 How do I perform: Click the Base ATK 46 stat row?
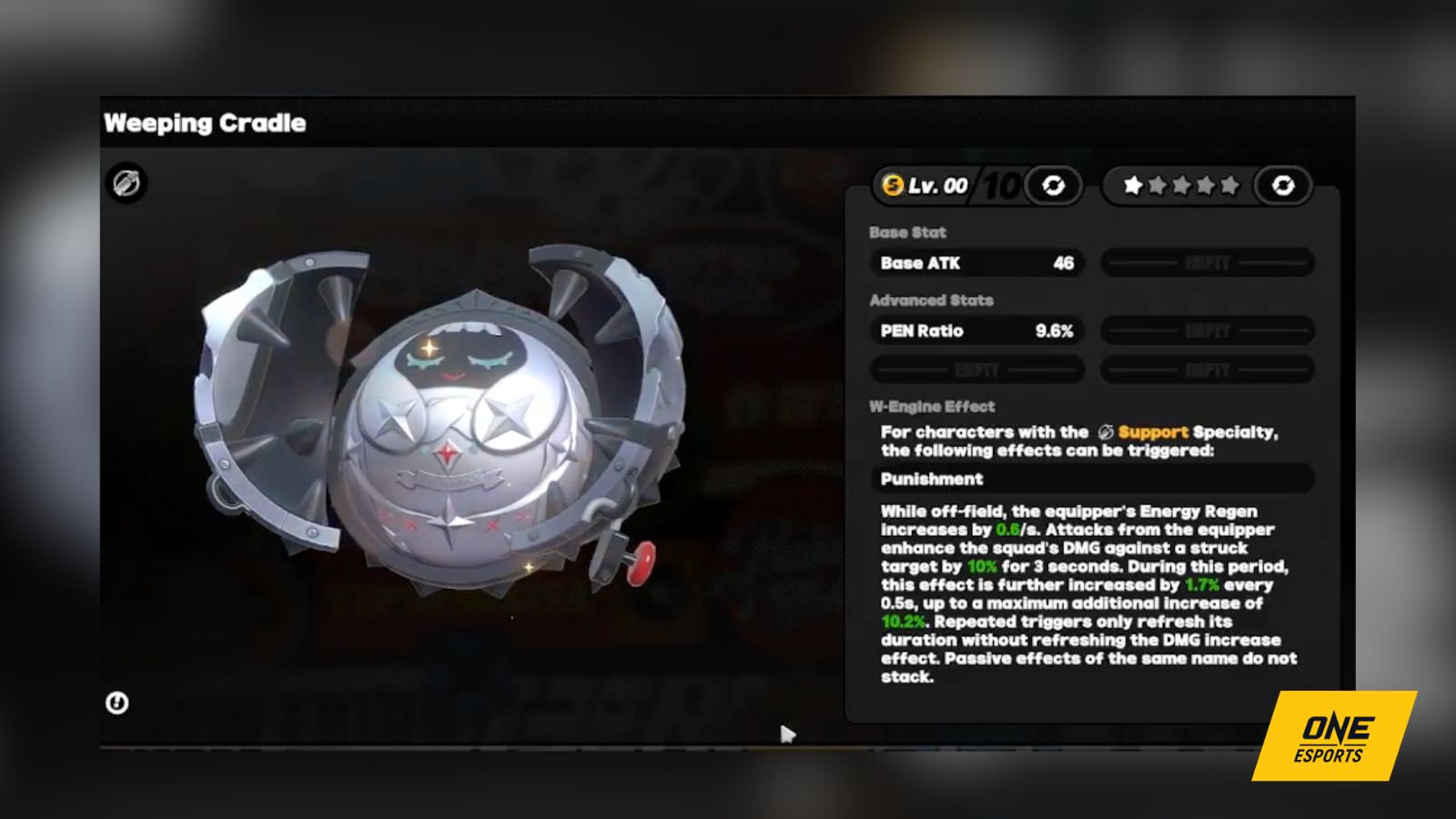976,265
